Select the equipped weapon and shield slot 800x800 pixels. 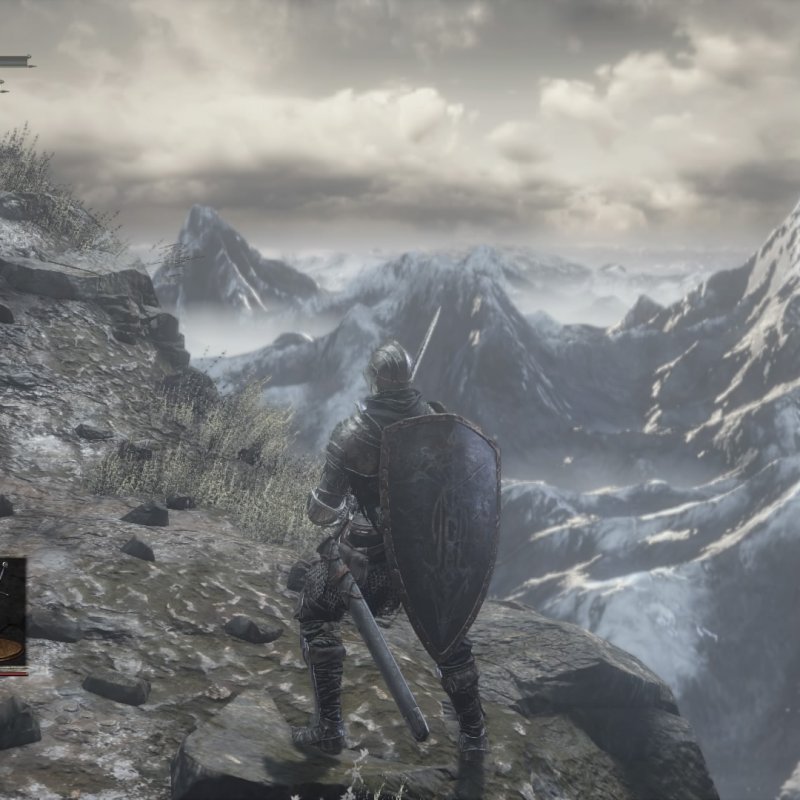point(11,612)
